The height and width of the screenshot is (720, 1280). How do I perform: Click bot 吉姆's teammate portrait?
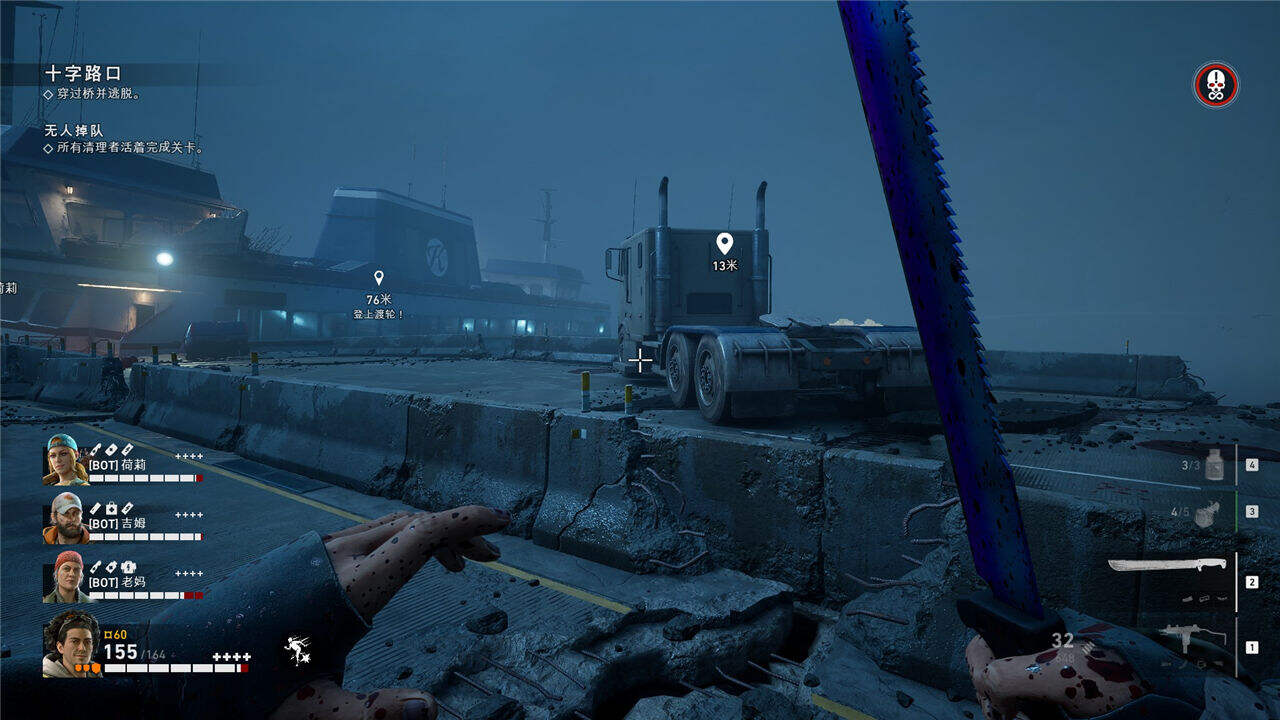[x=65, y=518]
